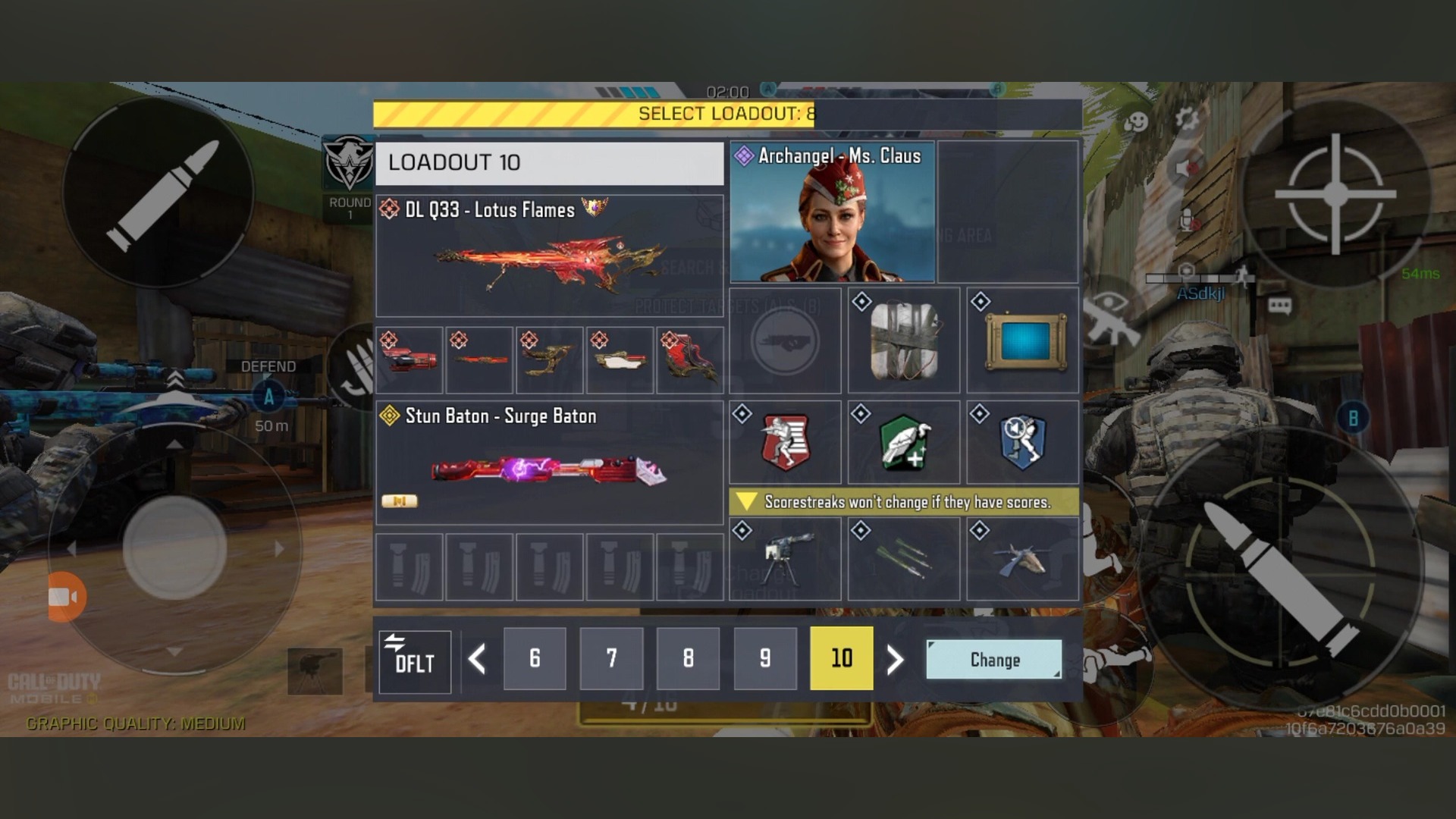Select the blue perk with speaker icon
This screenshot has height=819, width=1456.
(1022, 443)
